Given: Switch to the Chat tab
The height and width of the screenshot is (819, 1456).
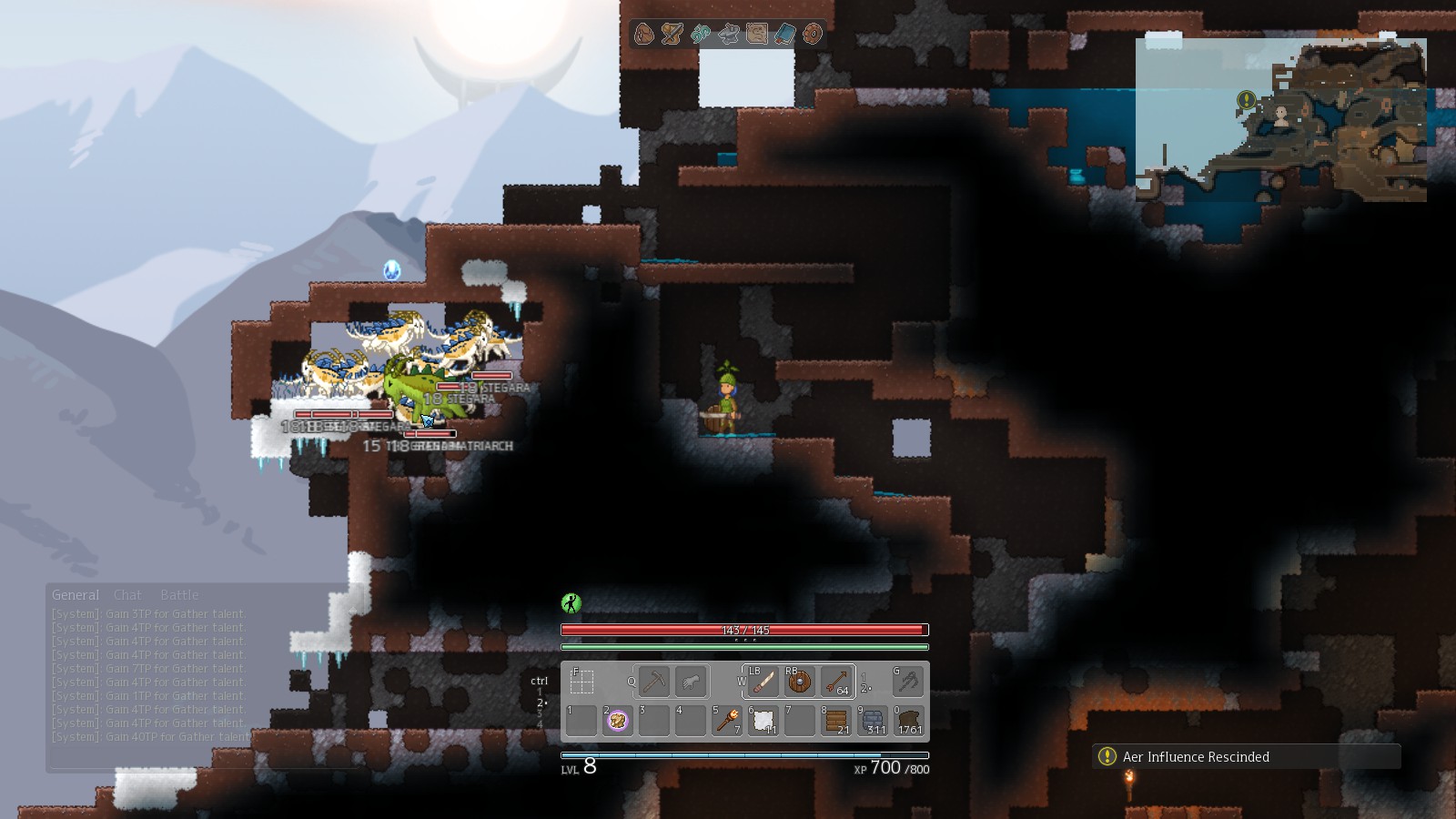Looking at the screenshot, I should (x=127, y=595).
